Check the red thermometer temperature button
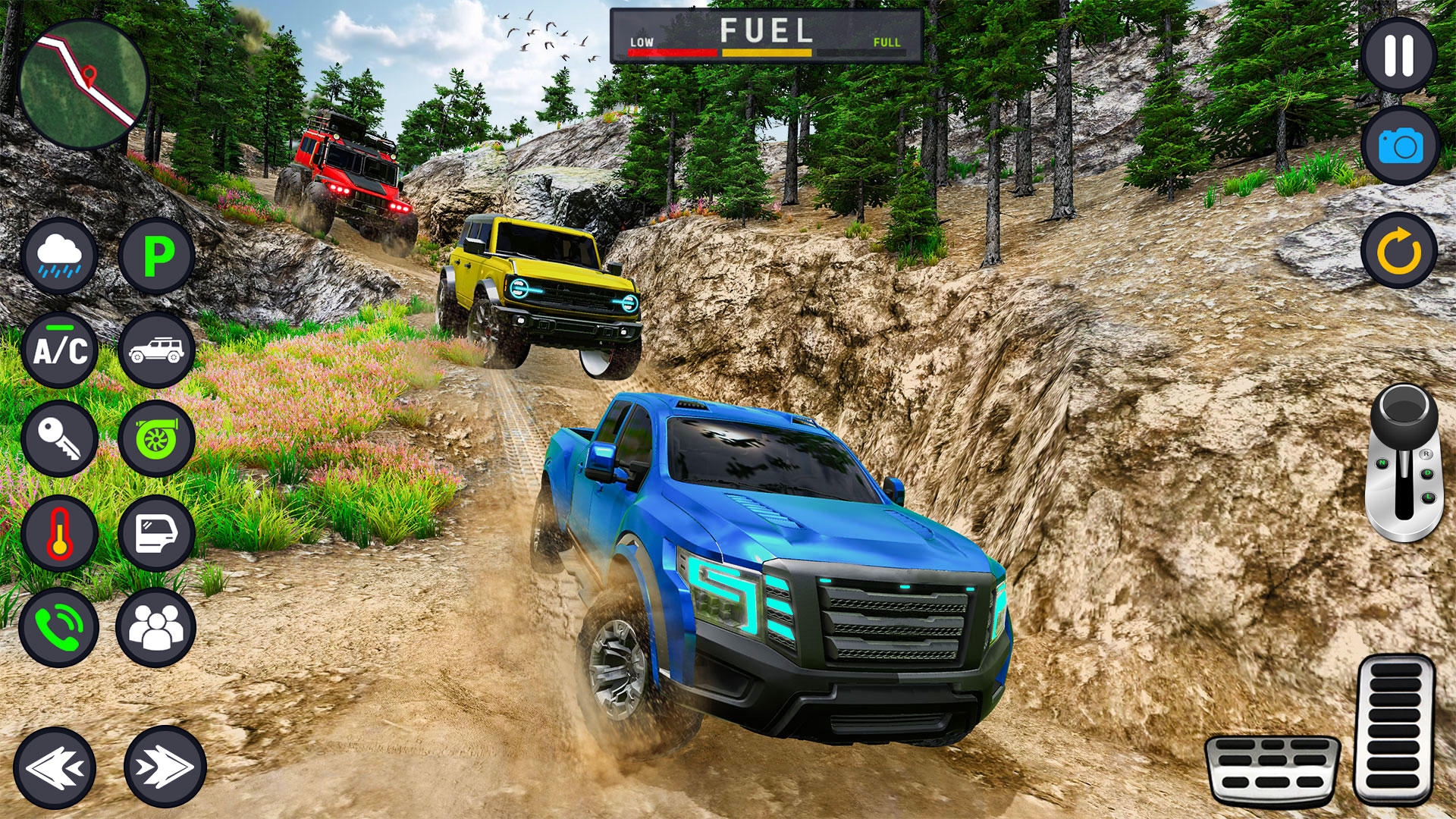1456x819 pixels. pos(59,533)
